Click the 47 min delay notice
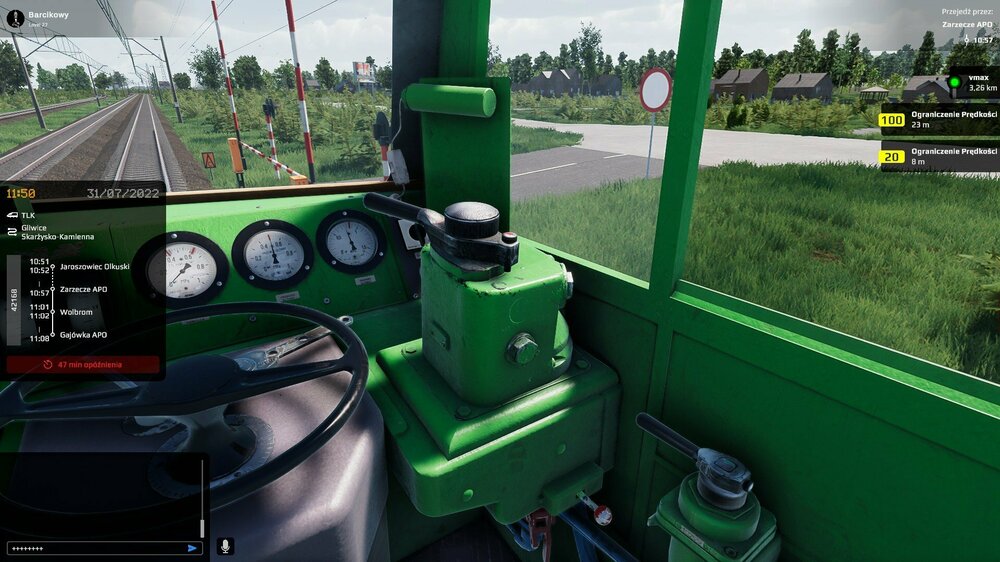 (83, 364)
